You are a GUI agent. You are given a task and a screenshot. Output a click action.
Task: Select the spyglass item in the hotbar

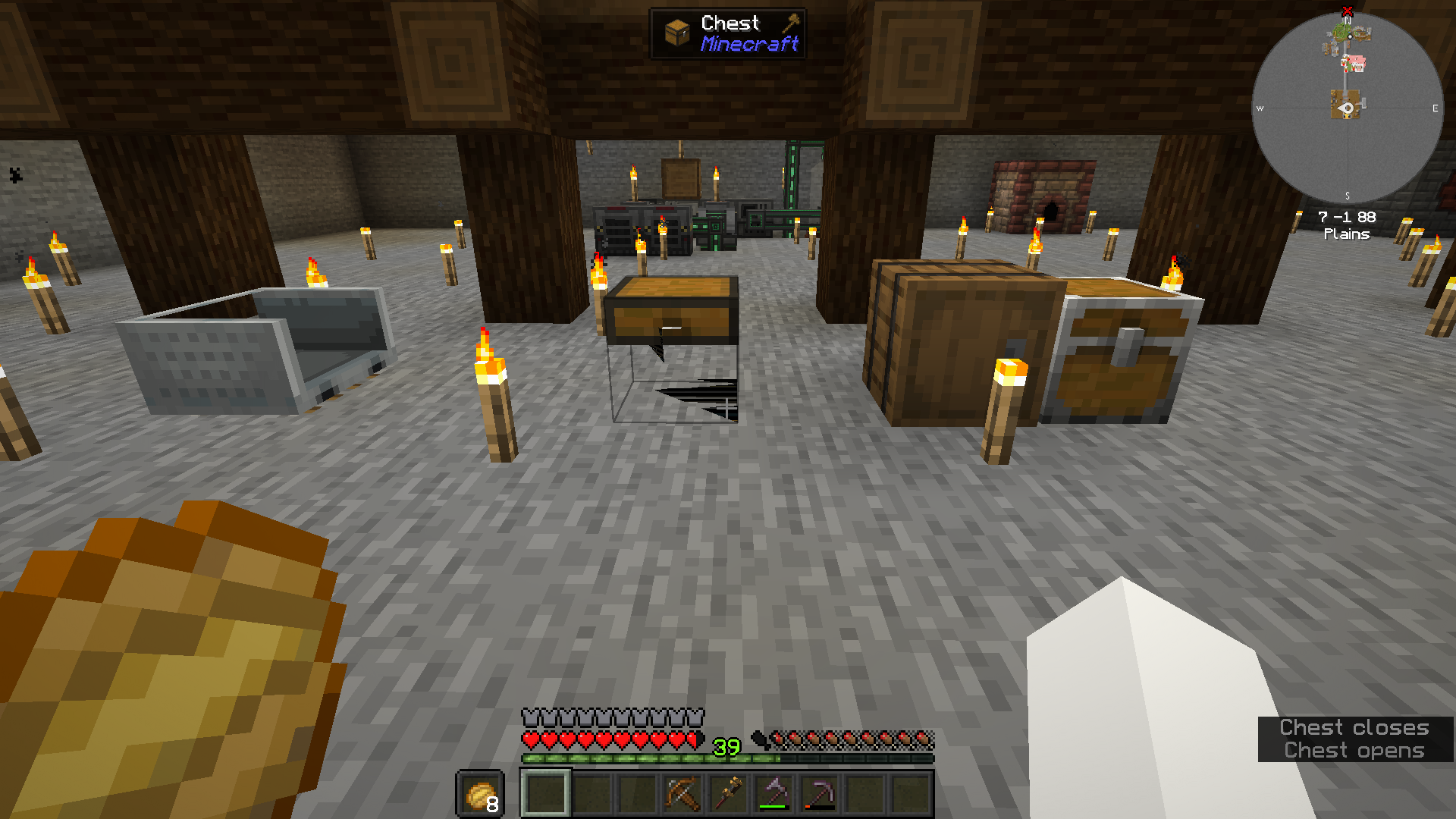point(726,793)
